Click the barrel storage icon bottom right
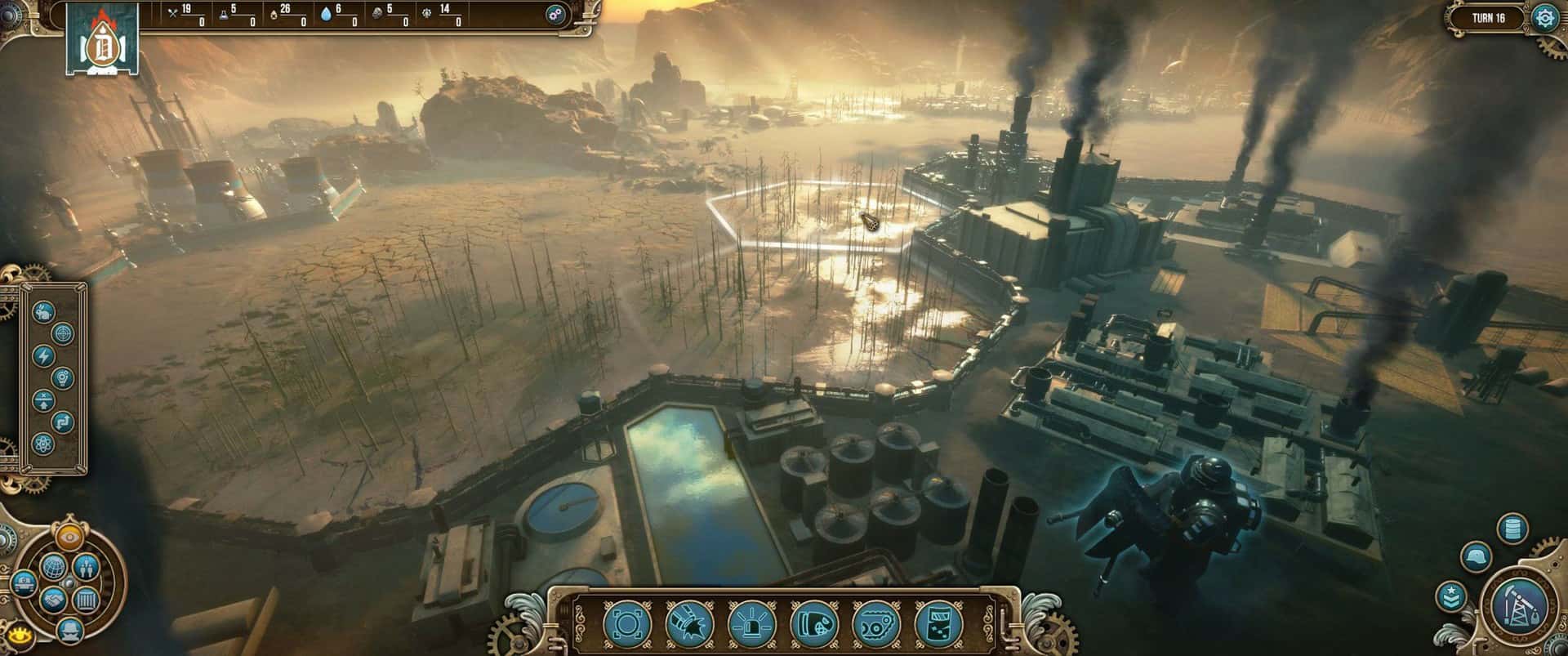Viewport: 1568px width, 656px height. point(1512,529)
